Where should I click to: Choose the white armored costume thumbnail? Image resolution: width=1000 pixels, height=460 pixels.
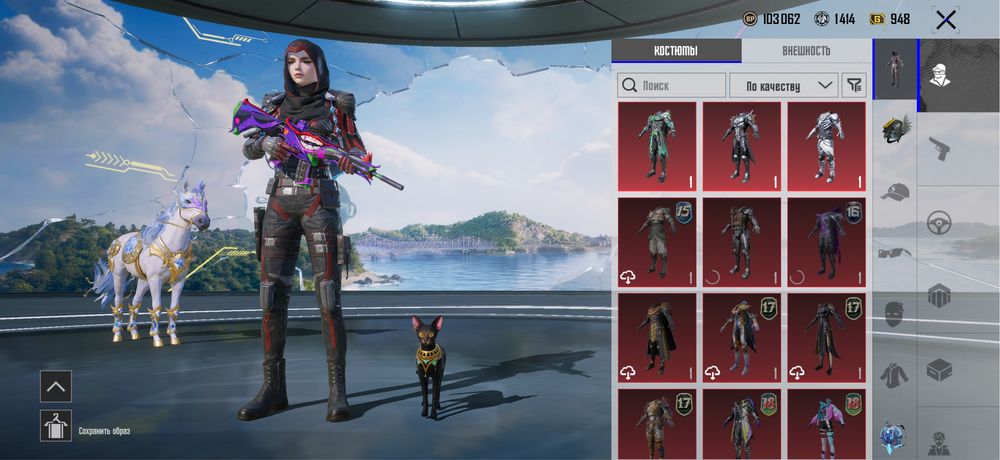(827, 146)
